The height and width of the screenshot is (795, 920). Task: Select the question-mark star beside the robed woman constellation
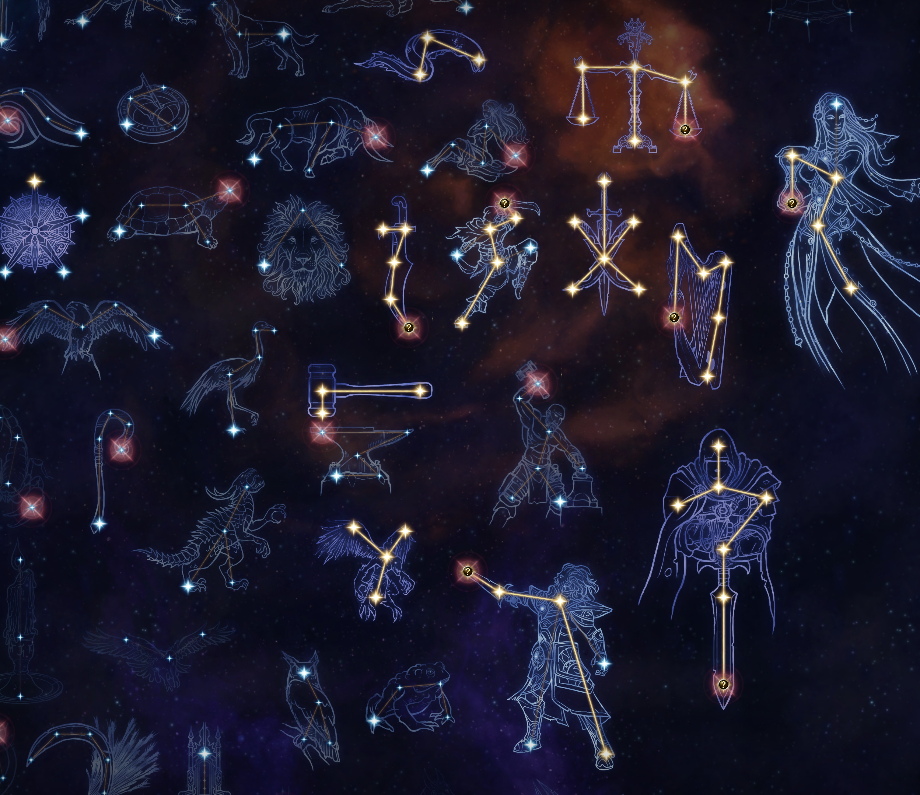tap(792, 203)
